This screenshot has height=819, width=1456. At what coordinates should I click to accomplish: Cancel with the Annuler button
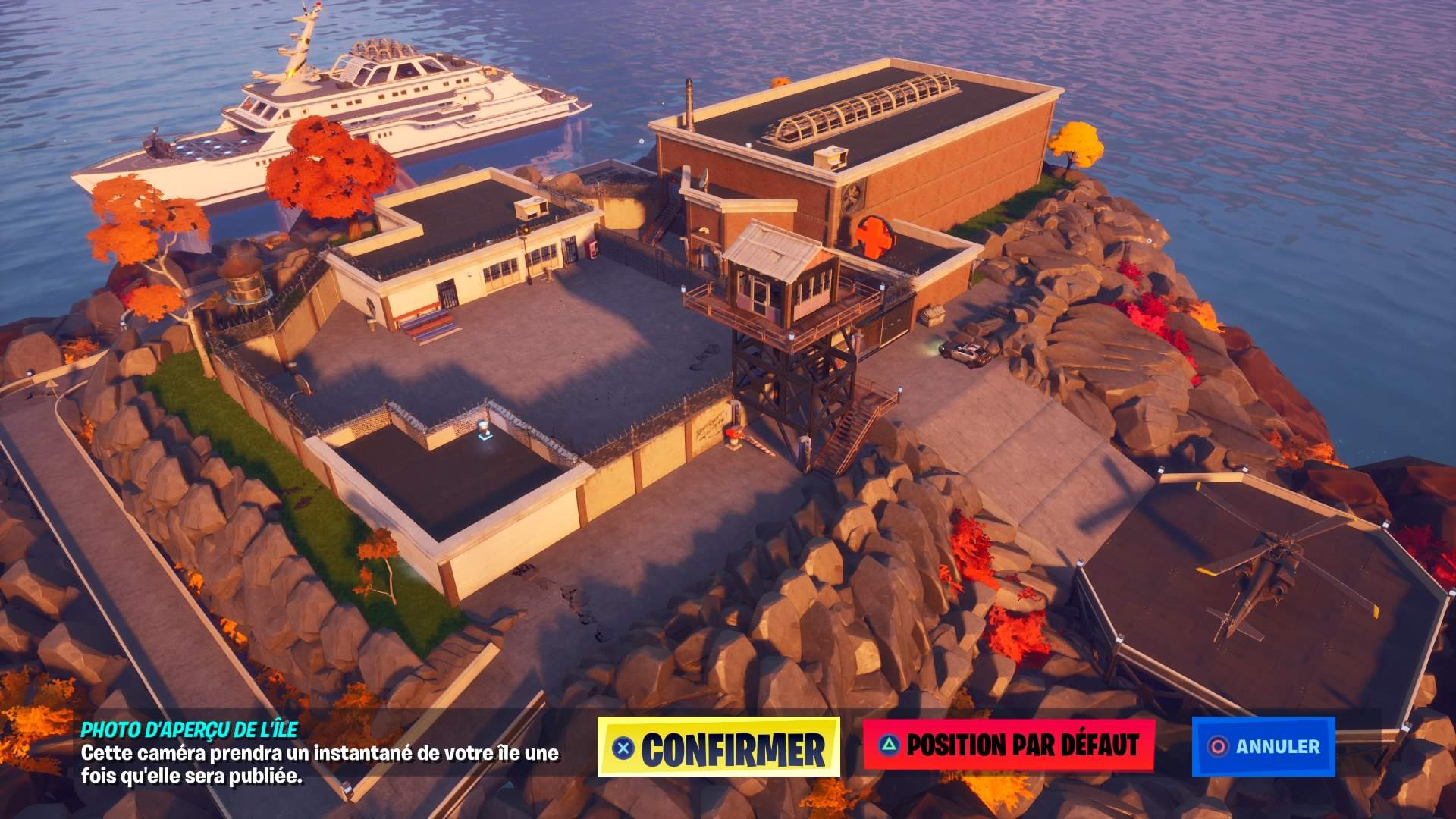[x=1263, y=746]
